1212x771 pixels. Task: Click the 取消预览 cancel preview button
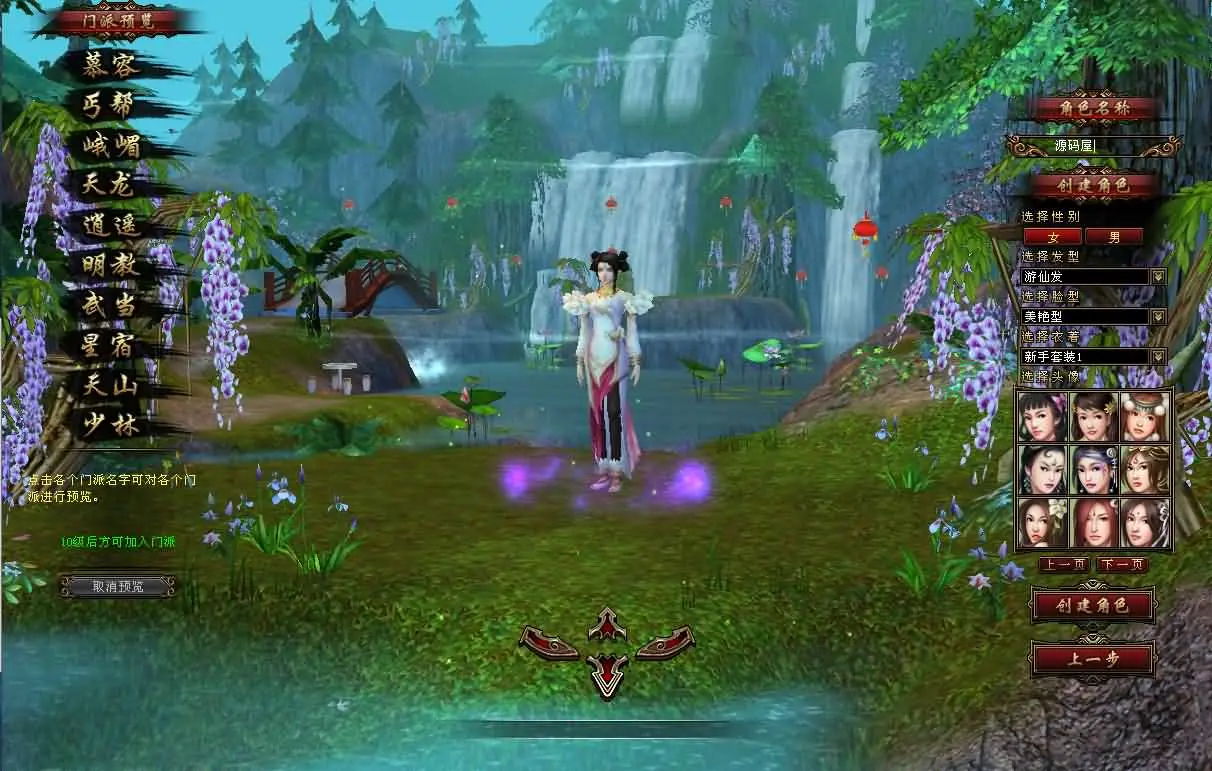[x=118, y=586]
